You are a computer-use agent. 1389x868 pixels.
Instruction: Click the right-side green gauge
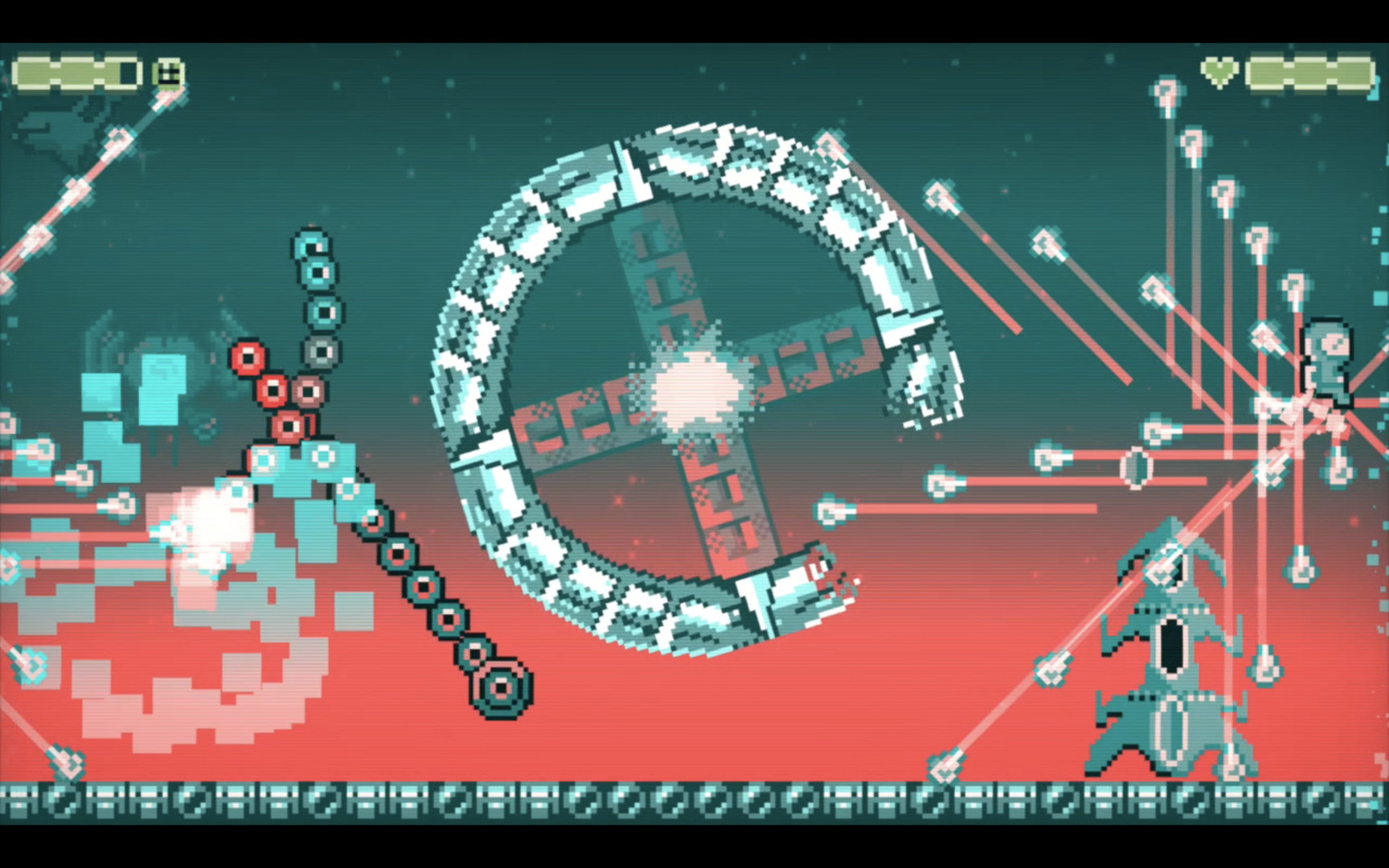point(1302,72)
